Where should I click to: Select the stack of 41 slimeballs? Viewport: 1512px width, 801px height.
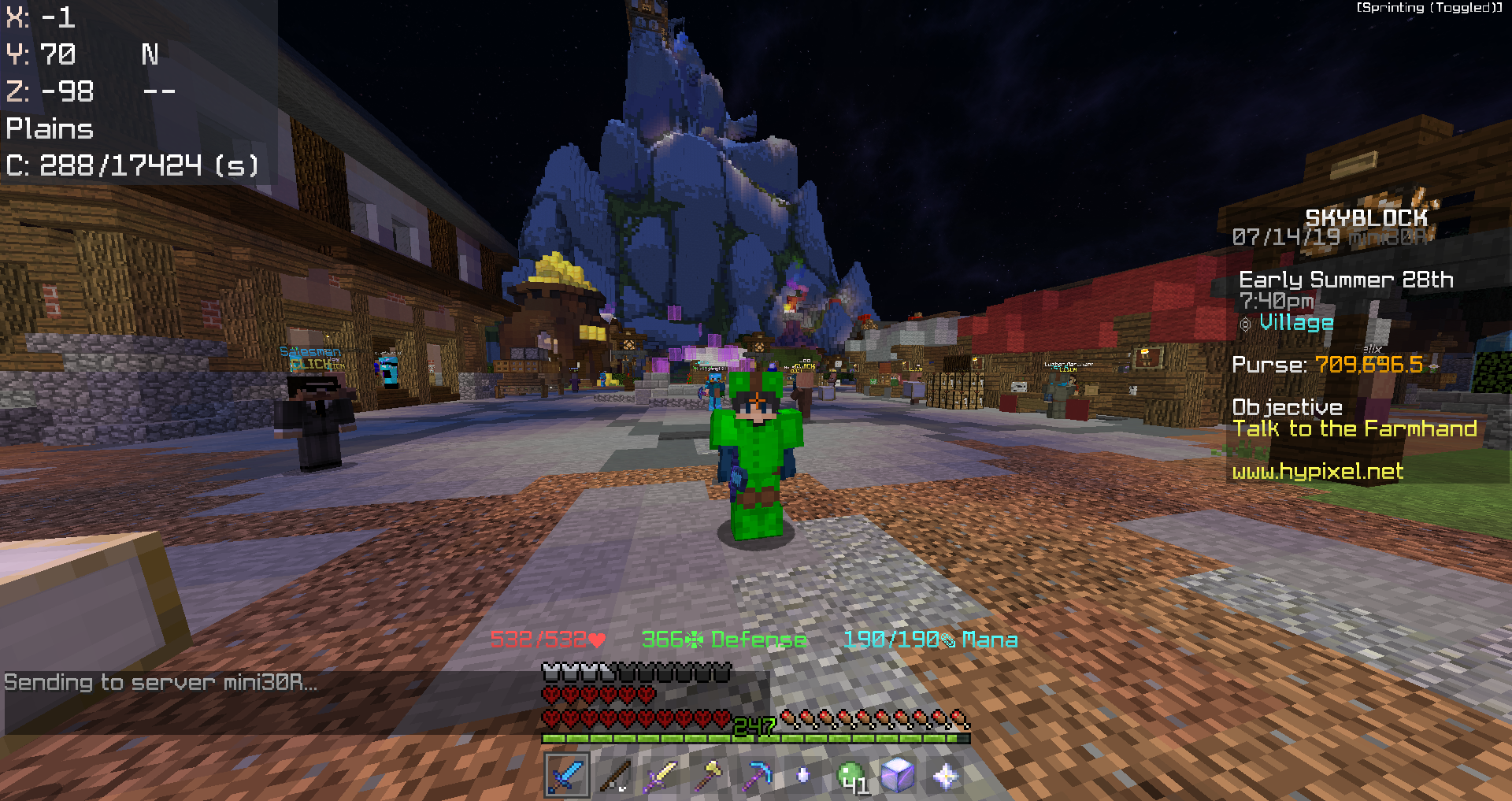tap(850, 774)
